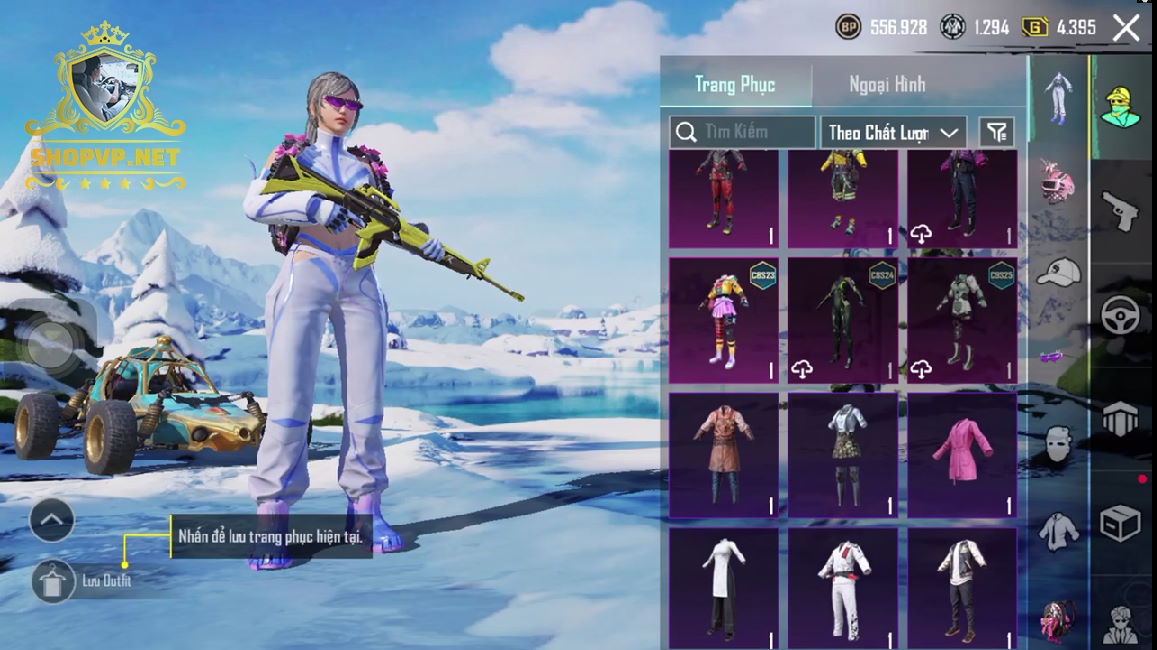Open the pistol weapons category
Viewport: 1157px width, 650px height.
[x=1122, y=210]
